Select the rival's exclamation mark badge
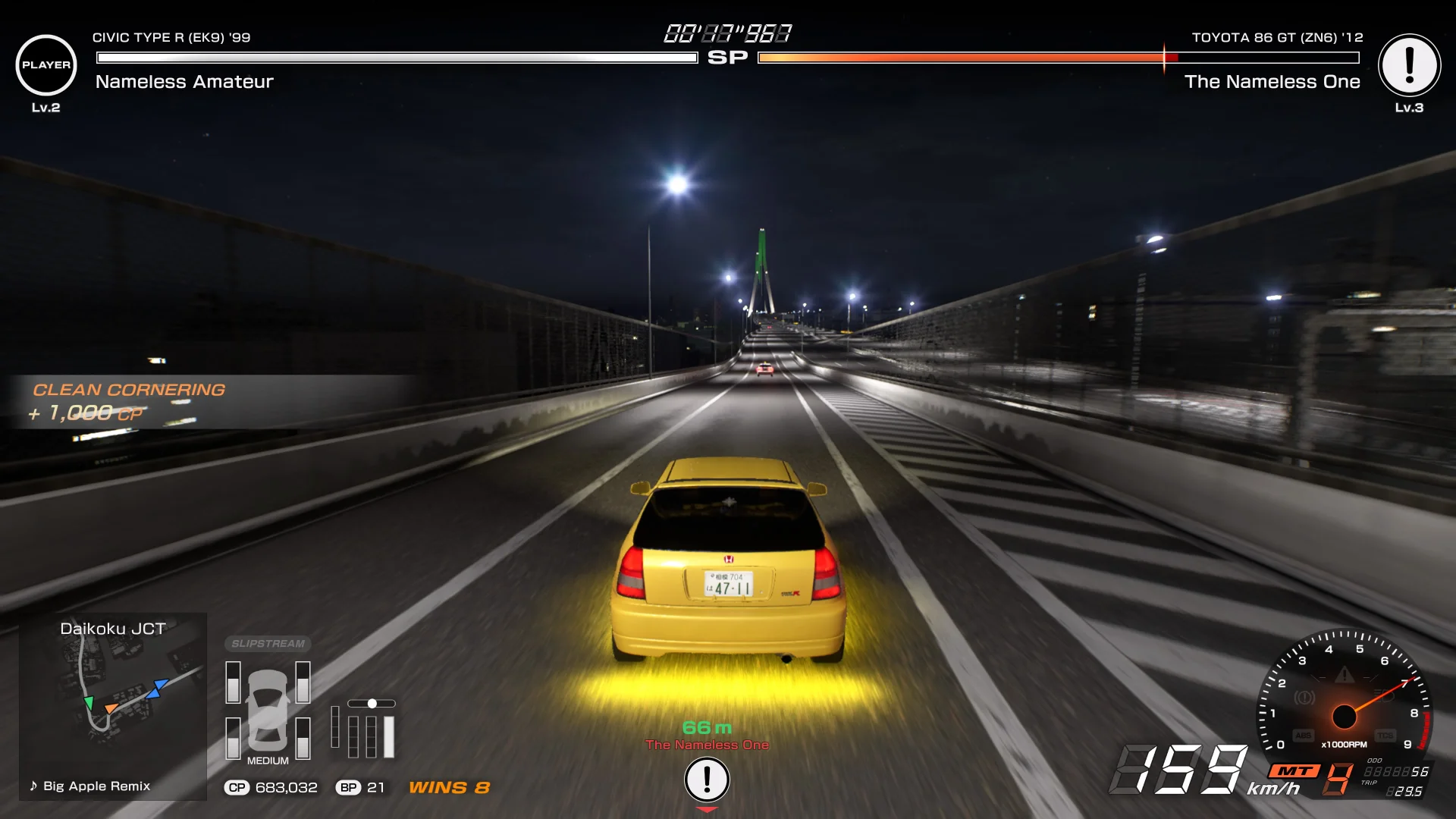This screenshot has height=819, width=1456. click(x=1409, y=65)
